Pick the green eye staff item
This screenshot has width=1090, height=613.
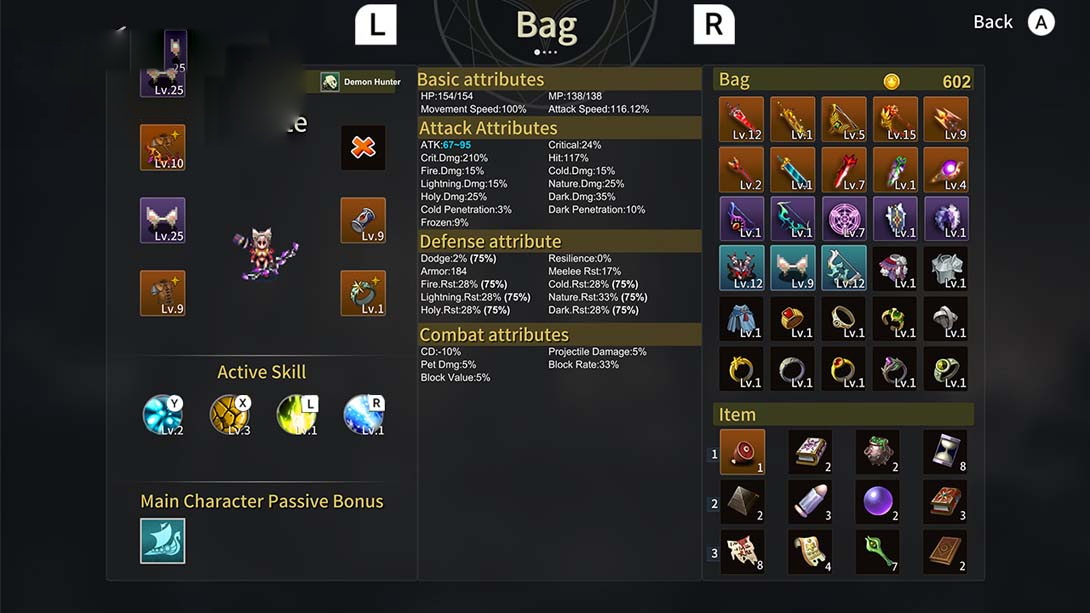(877, 551)
